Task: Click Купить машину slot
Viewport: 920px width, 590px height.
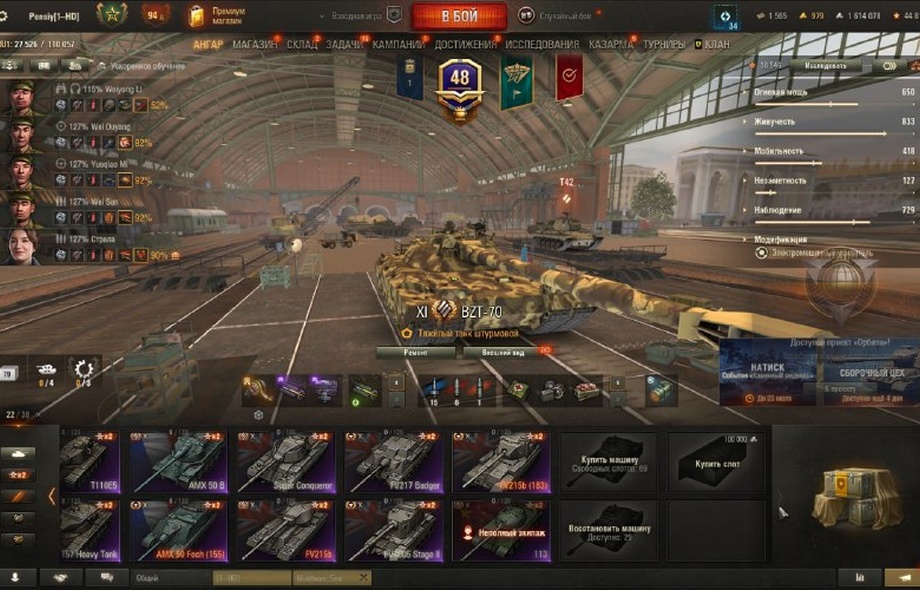Action: pos(608,462)
